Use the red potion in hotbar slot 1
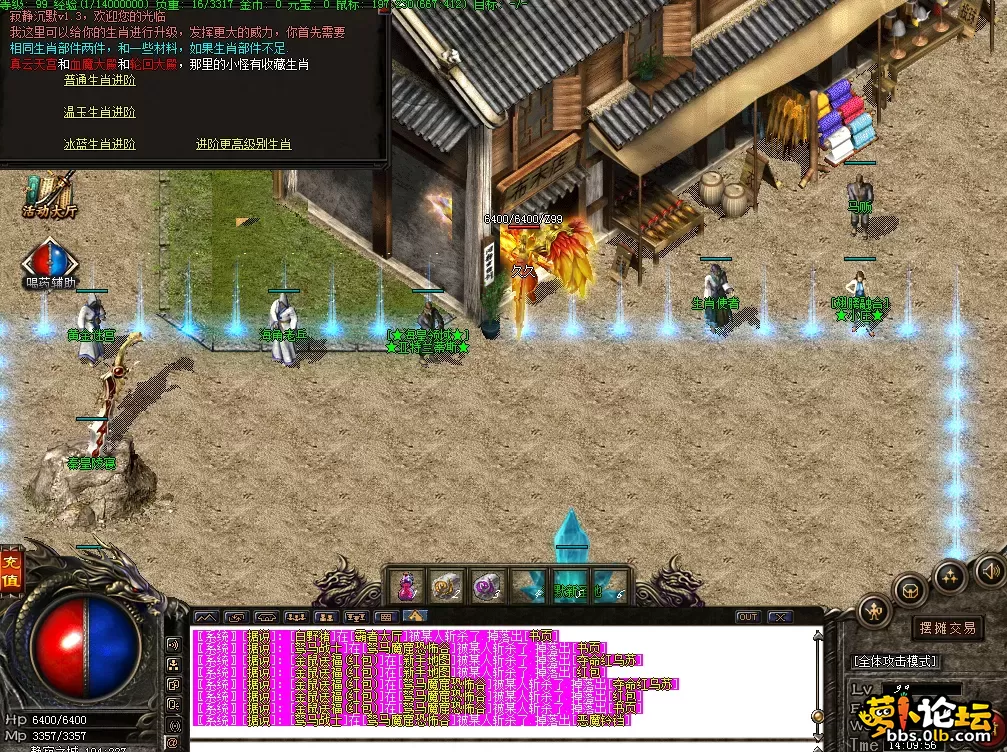This screenshot has height=752, width=1007. click(407, 585)
